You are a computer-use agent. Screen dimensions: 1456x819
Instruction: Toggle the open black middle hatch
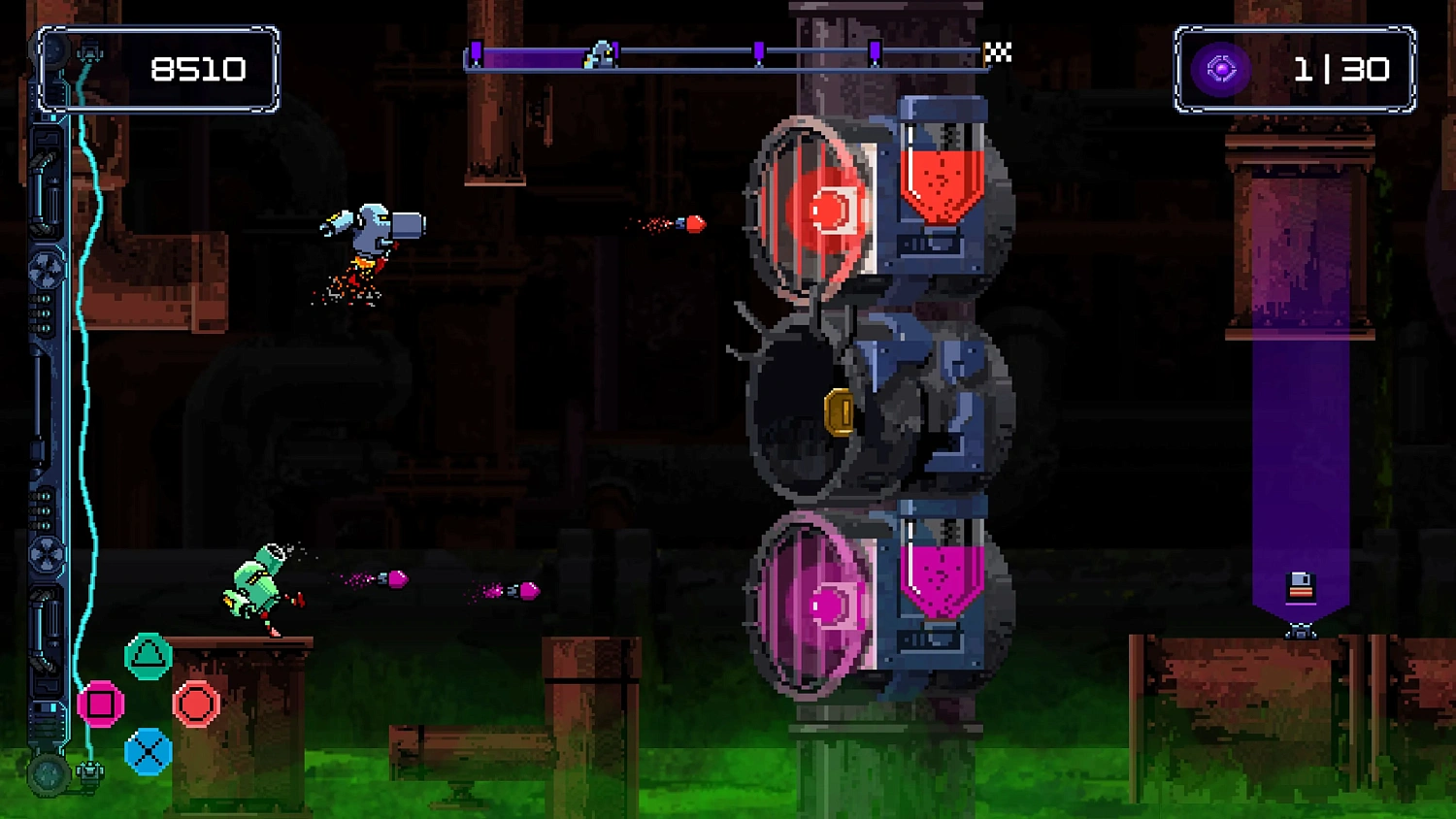point(801,403)
